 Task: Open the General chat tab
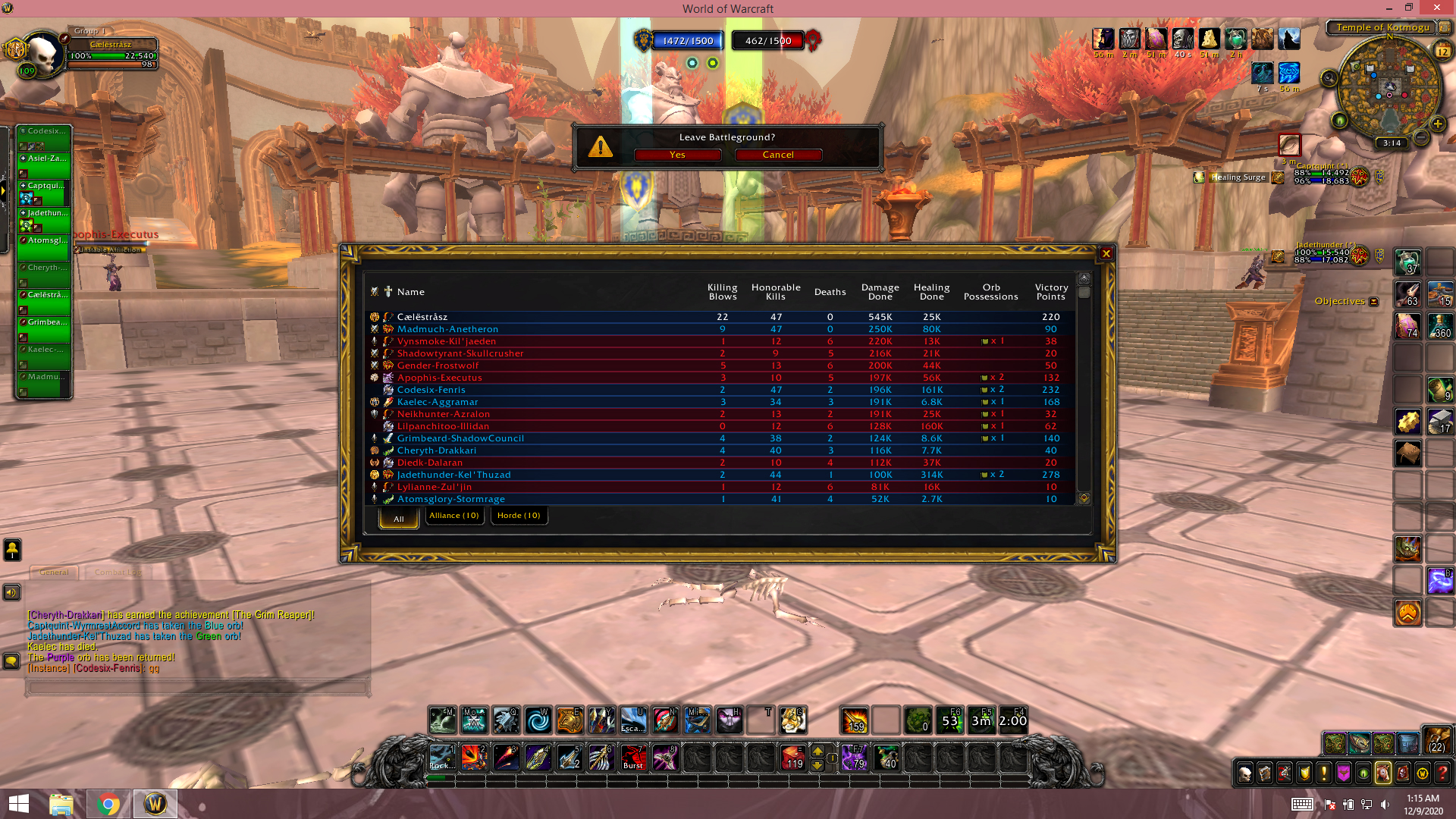point(54,573)
